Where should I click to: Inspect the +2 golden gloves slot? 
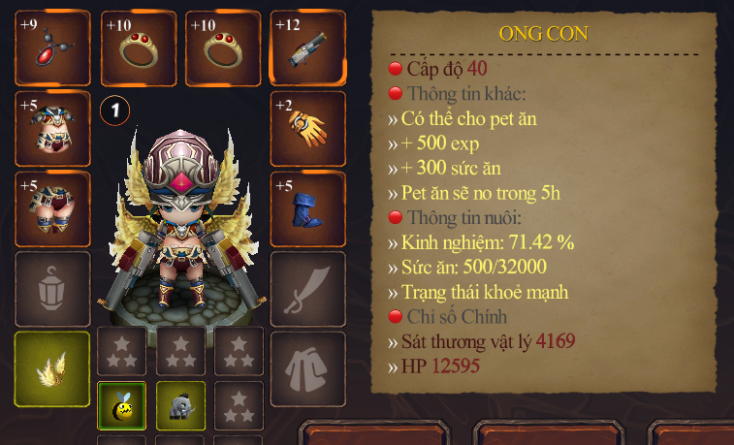(308, 128)
